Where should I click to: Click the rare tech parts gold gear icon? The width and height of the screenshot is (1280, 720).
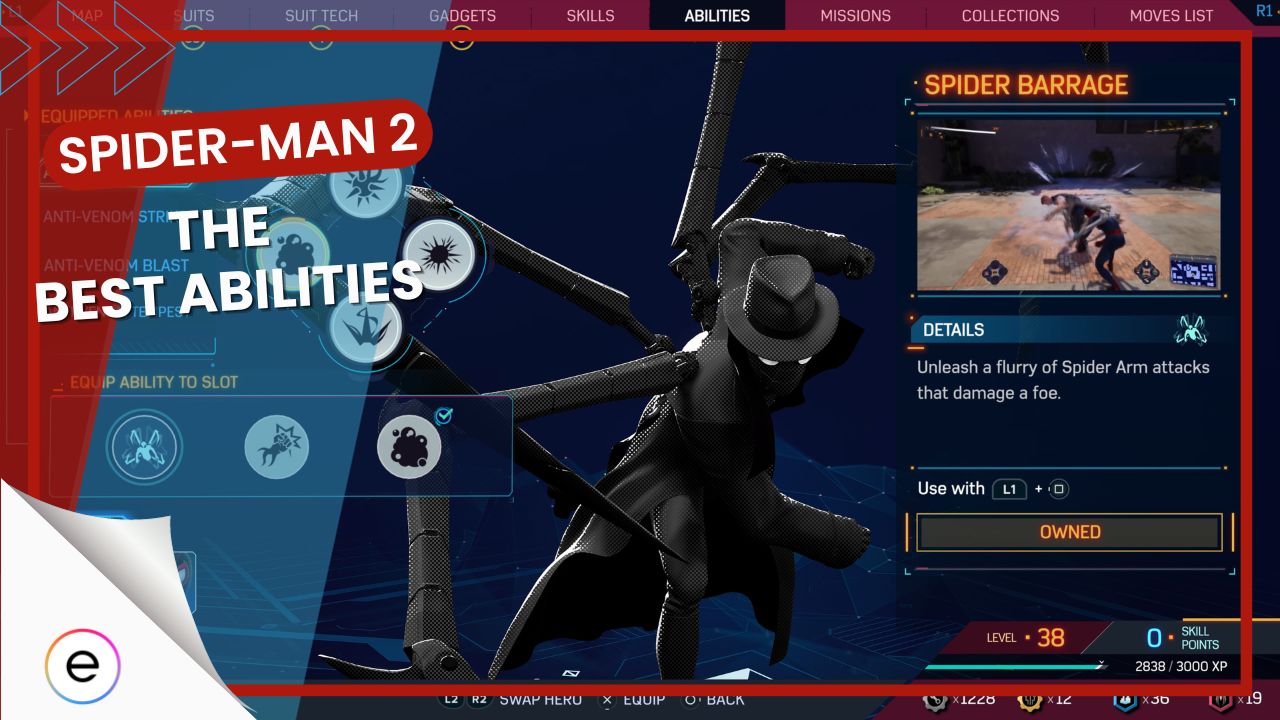(x=1032, y=699)
